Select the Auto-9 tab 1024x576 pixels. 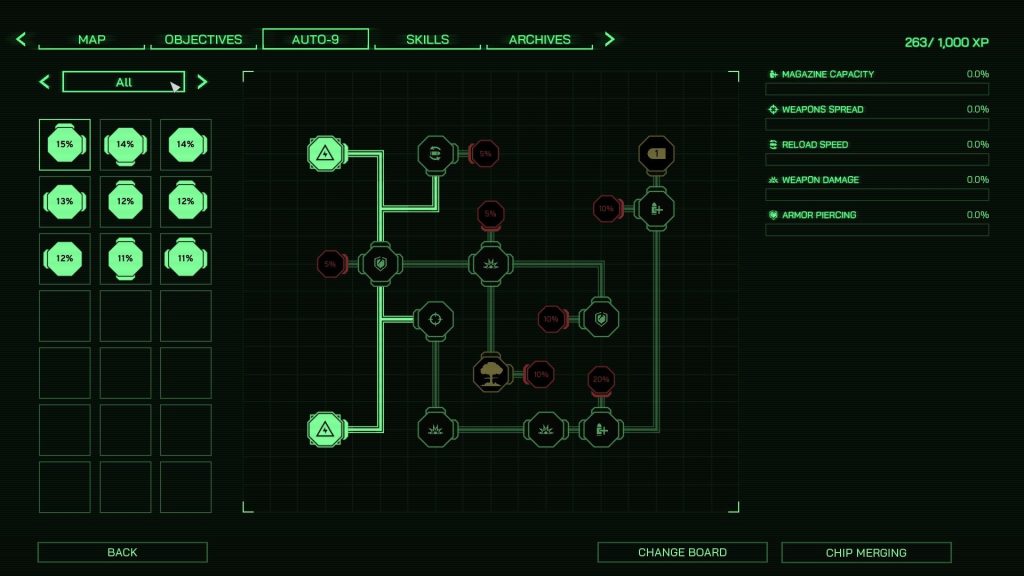pyautogui.click(x=315, y=40)
